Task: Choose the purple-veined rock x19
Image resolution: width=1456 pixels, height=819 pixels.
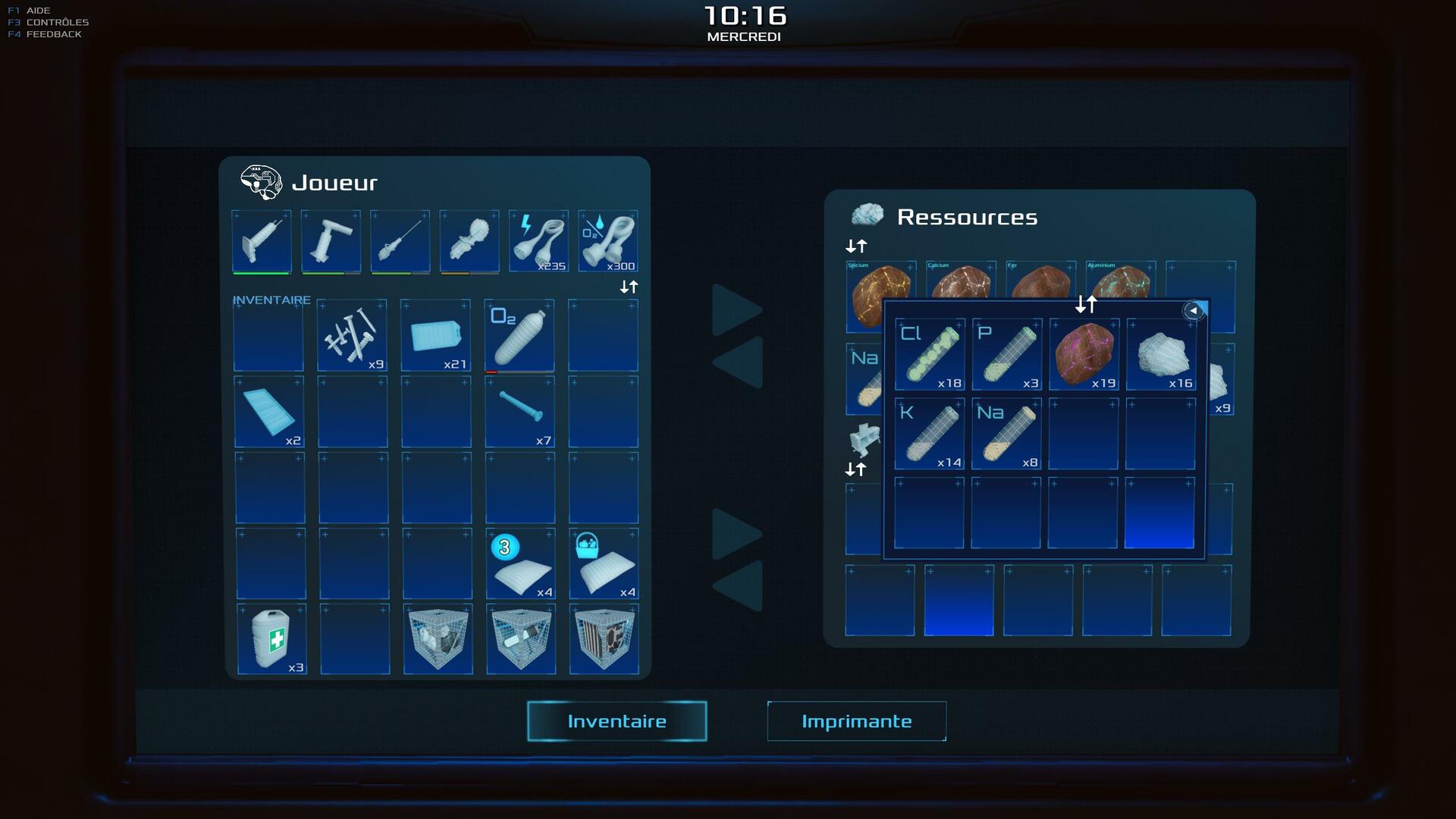Action: (1084, 354)
